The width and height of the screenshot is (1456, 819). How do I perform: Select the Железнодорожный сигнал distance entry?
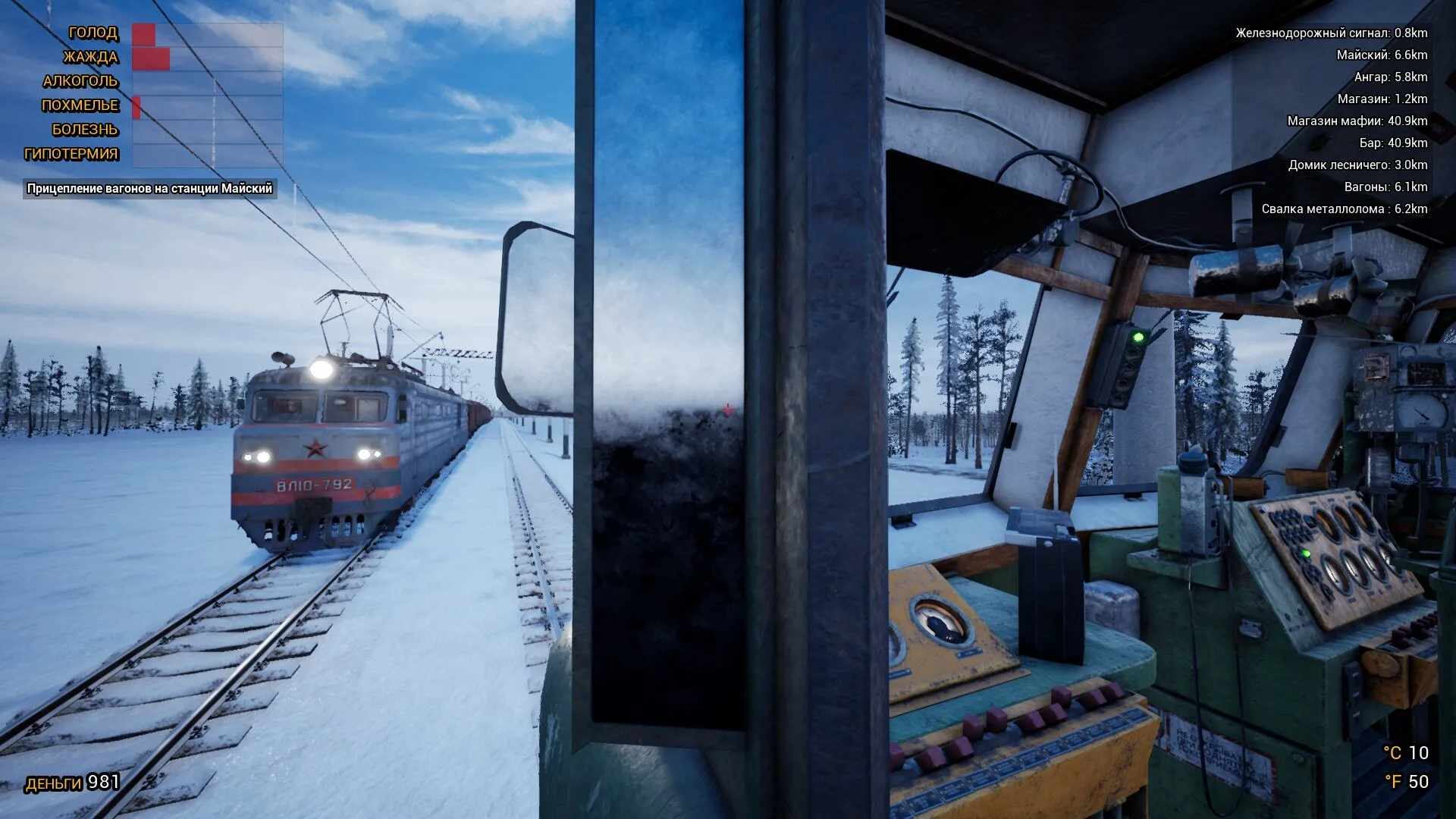coord(1331,33)
